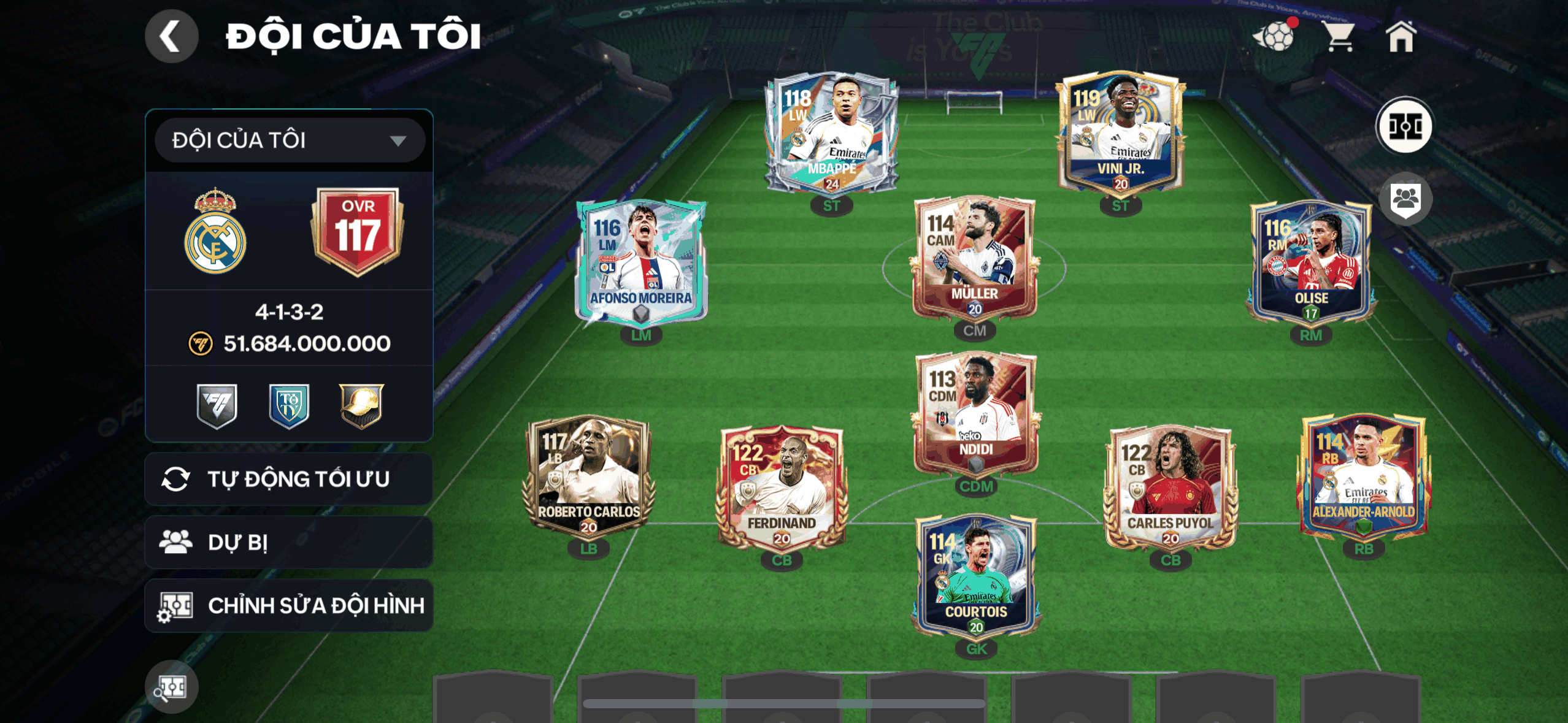Pick the Afonso Moreira LM card
The width and height of the screenshot is (1568, 723).
tap(641, 262)
